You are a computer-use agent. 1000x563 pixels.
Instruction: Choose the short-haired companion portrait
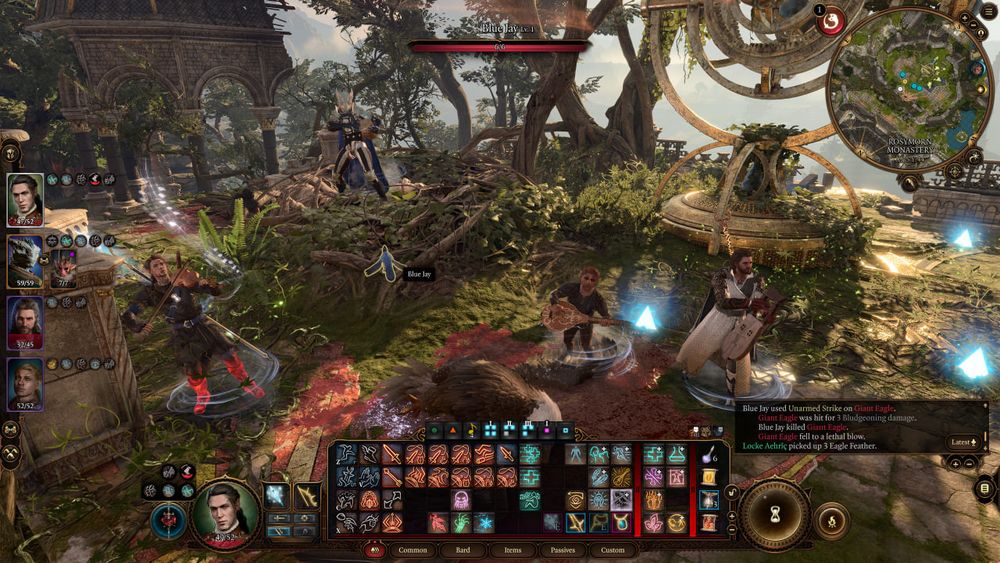click(25, 383)
